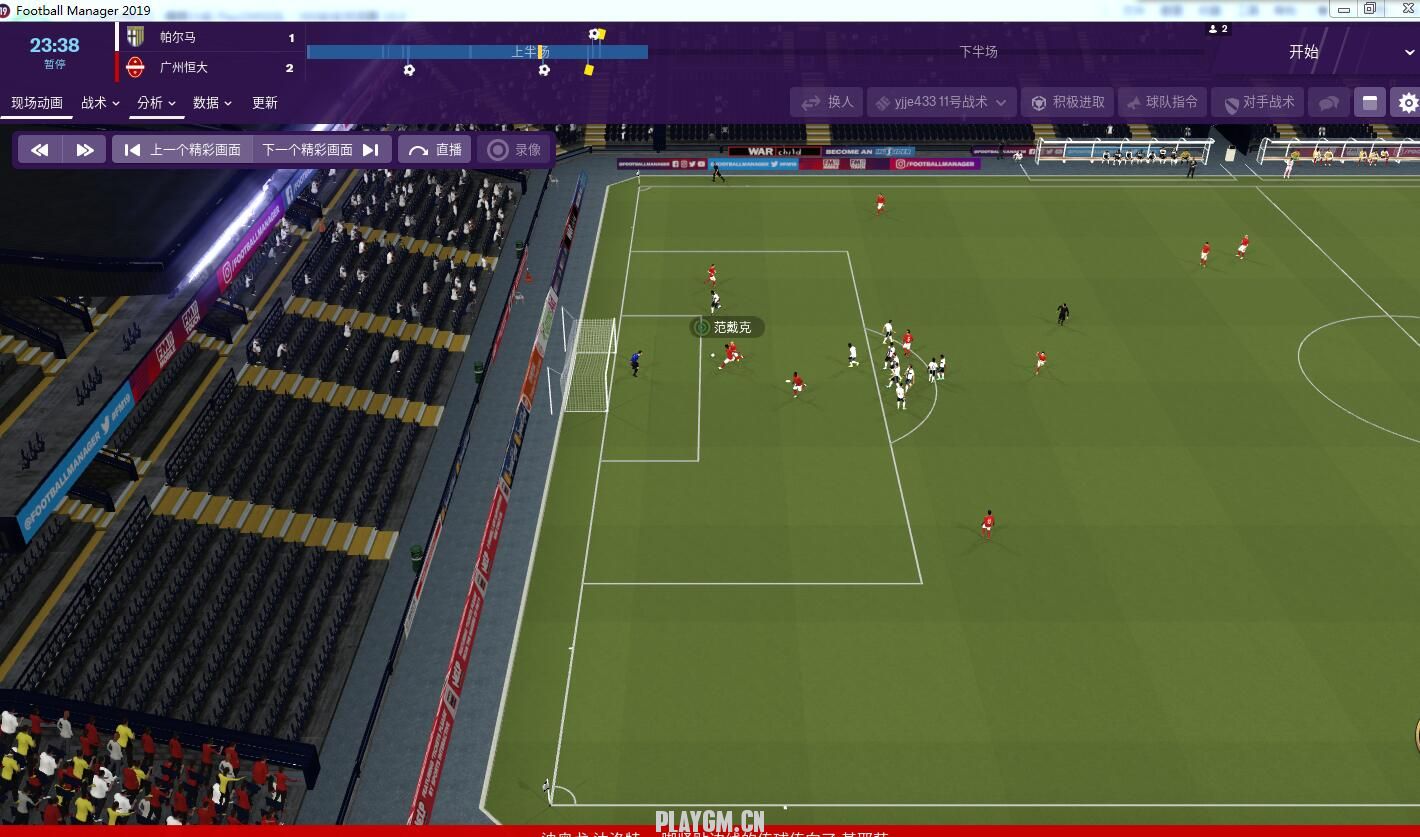Open match settings gear icon
Viewport: 1420px width, 837px height.
1408,102
